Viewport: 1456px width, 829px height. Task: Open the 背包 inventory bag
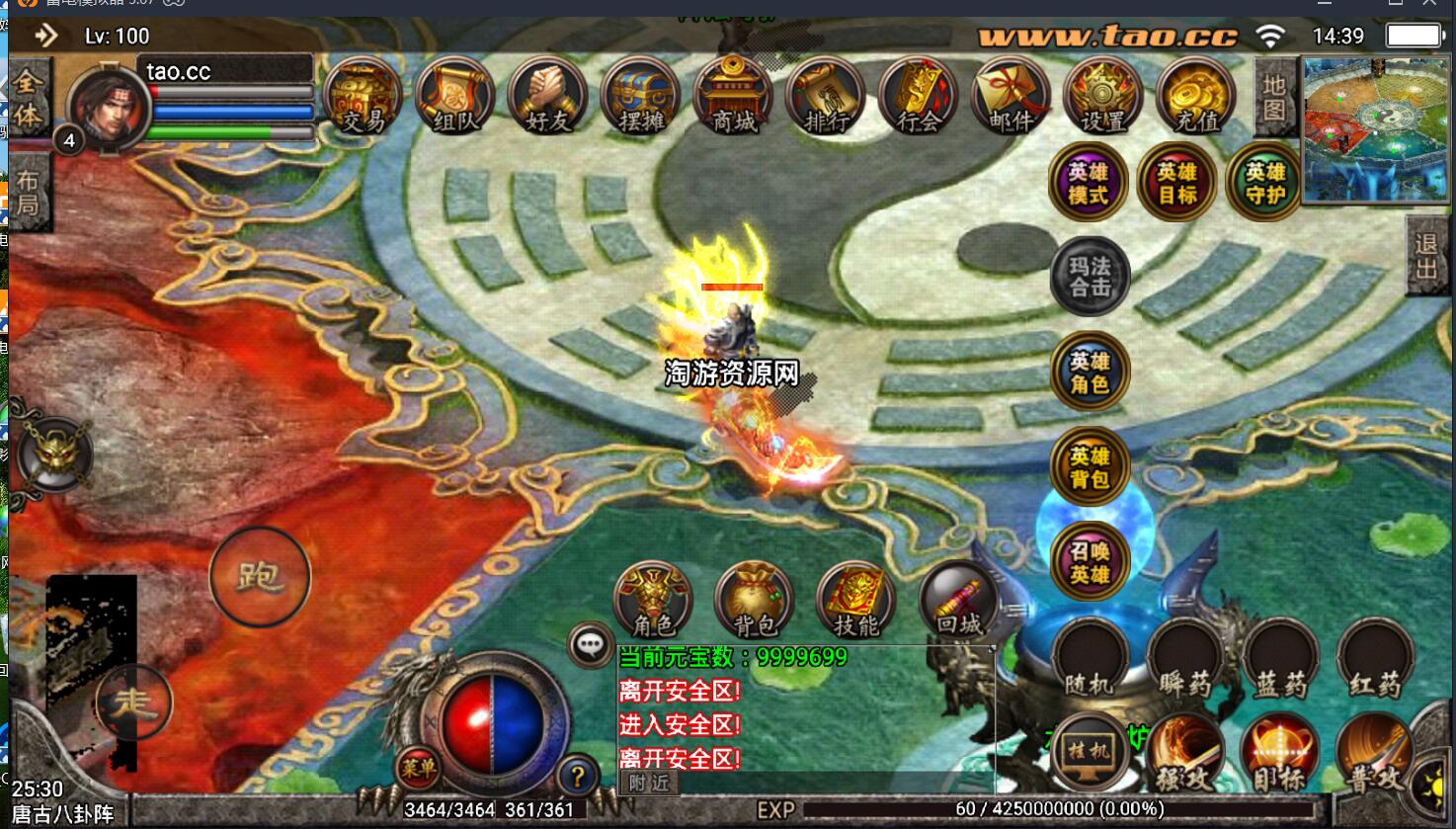[x=755, y=600]
